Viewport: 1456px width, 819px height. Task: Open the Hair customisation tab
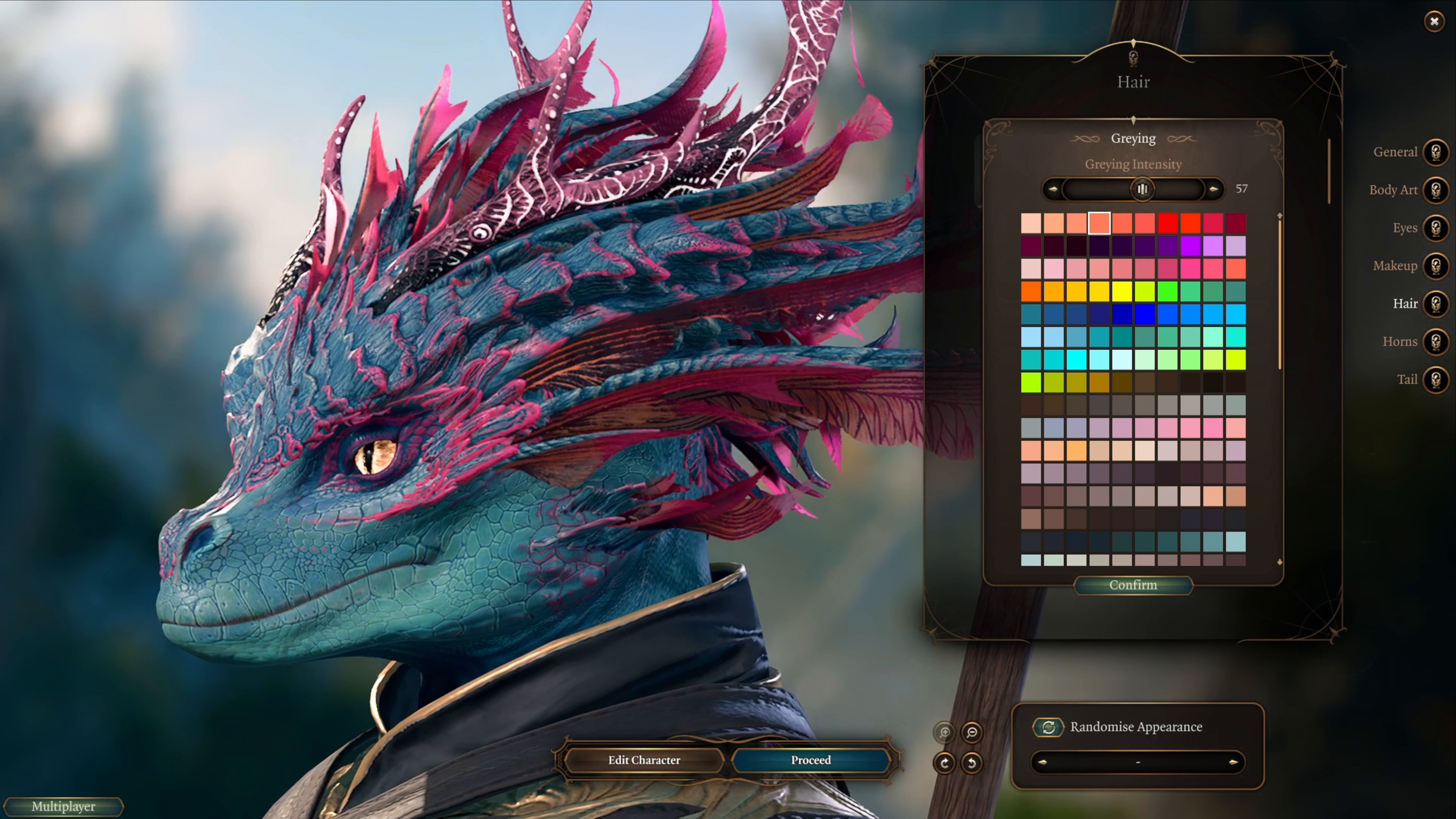click(1437, 303)
